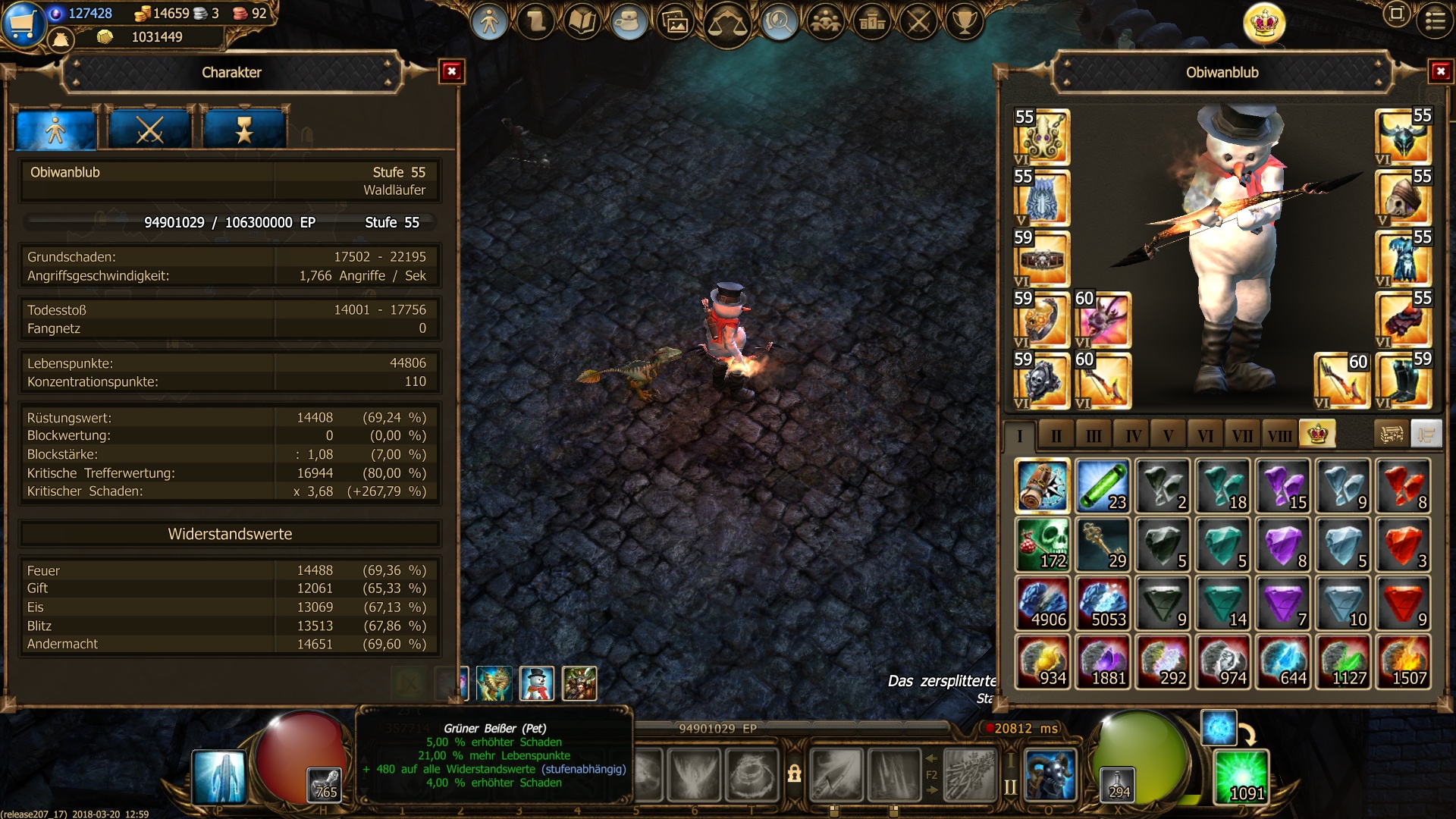This screenshot has width=1456, height=819.
Task: Close the Charakter panel
Action: pyautogui.click(x=452, y=72)
